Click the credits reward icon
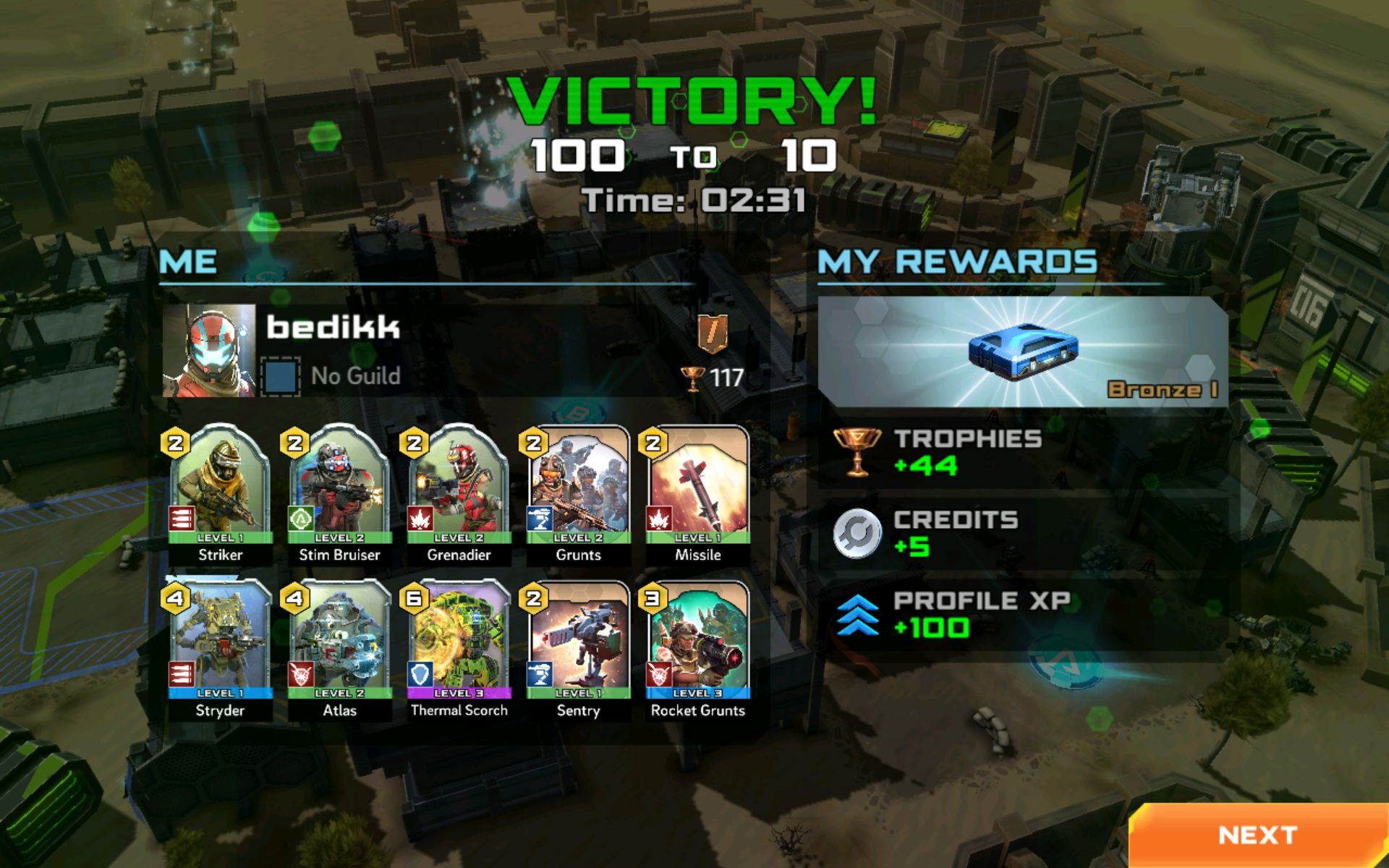 [x=858, y=532]
